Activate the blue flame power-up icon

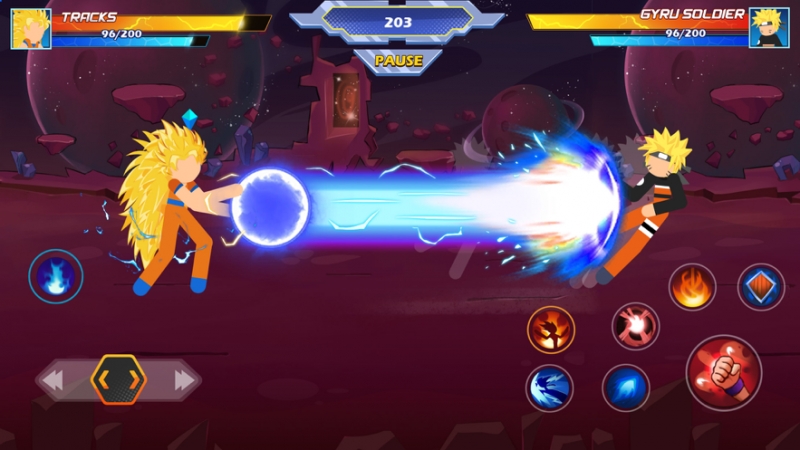pos(55,275)
